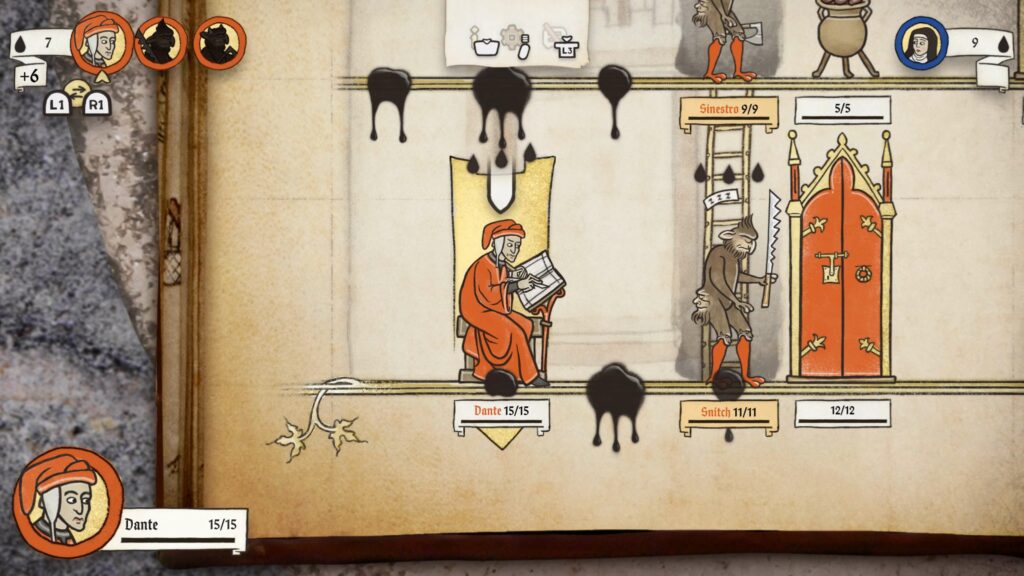Open the large Dante portrait panel

(x=68, y=501)
